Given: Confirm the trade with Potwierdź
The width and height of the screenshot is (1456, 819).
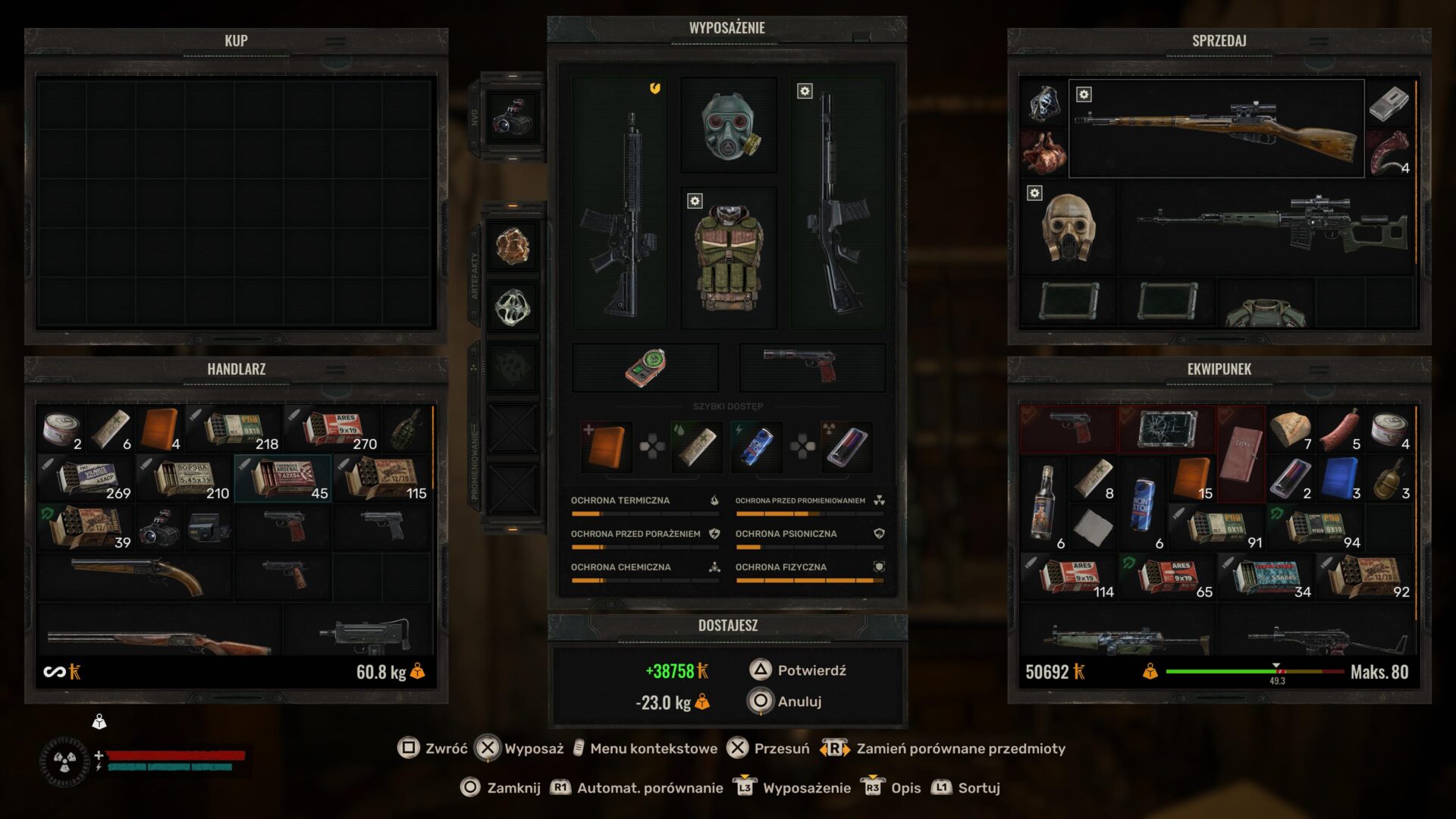Looking at the screenshot, I should (811, 670).
